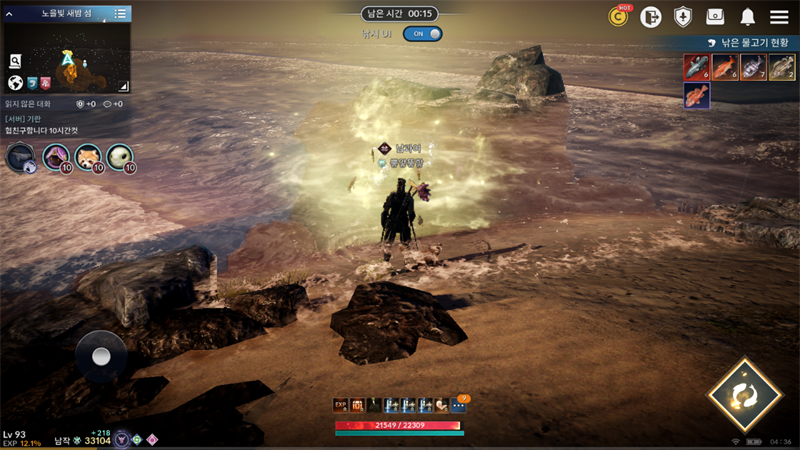Click the magnifier search icon on minimap
800x450 pixels.
pos(16,61)
